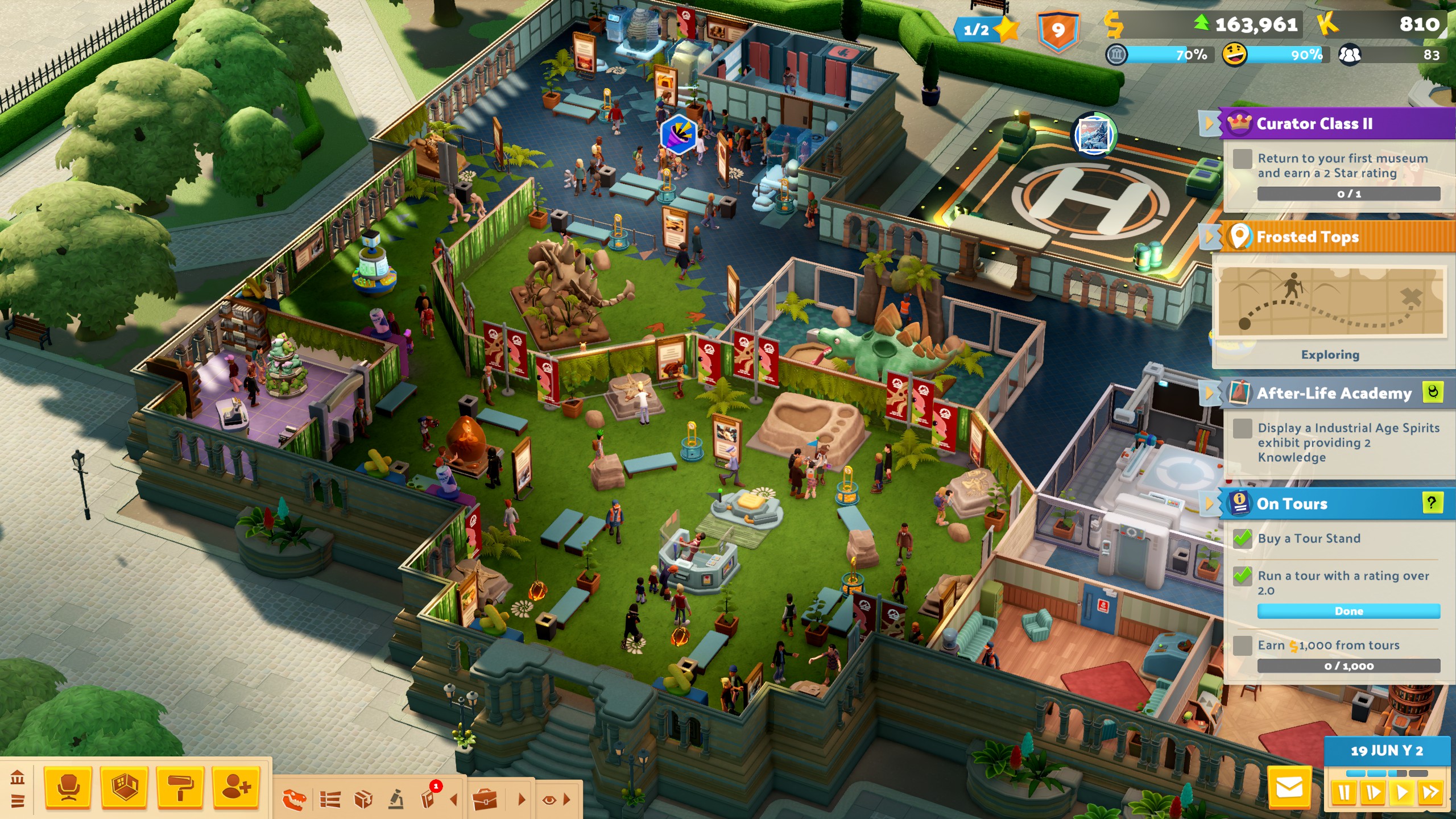This screenshot has height=819, width=1456.
Task: Toggle the eye visualisation view button
Action: (x=549, y=800)
